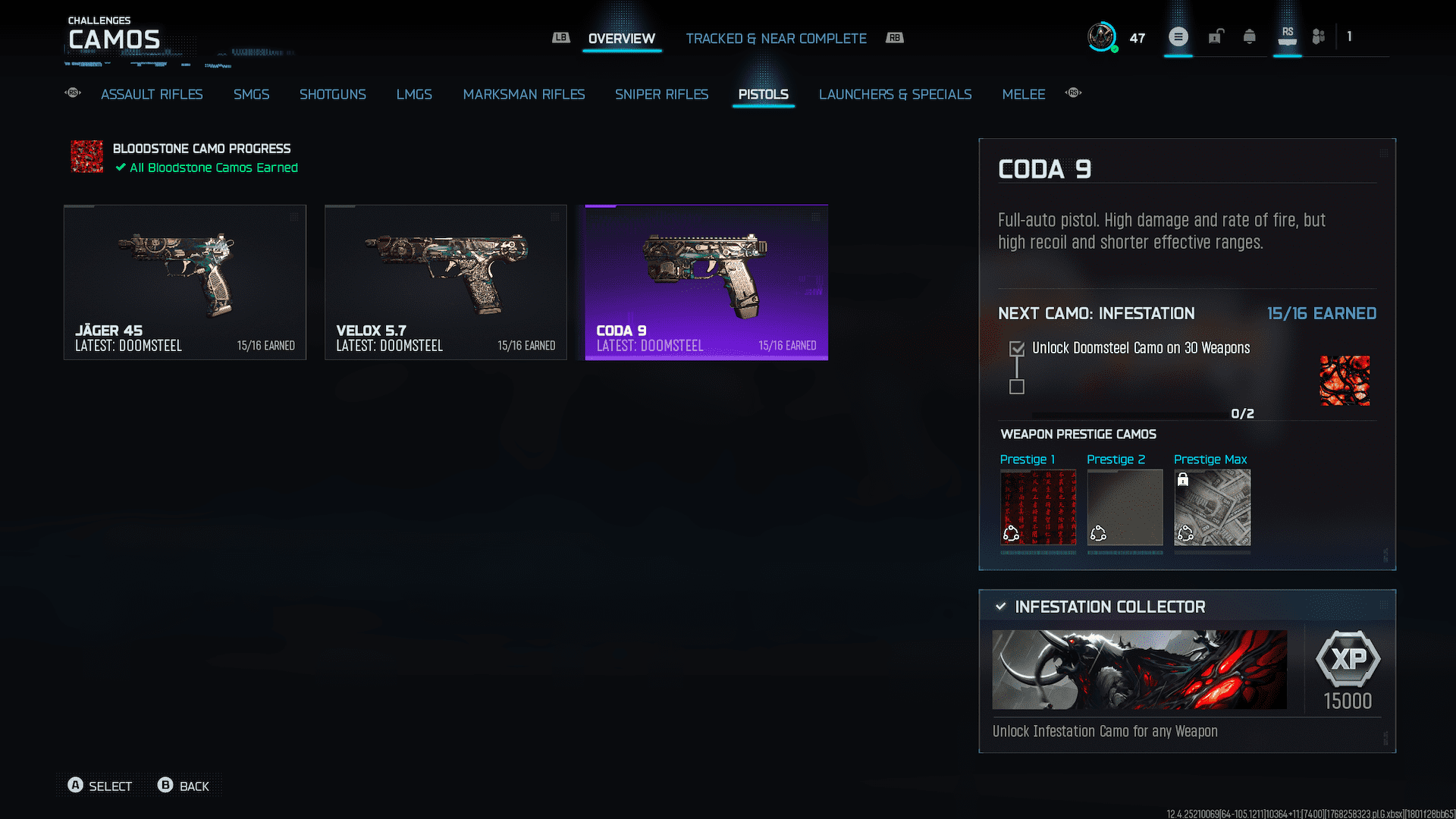Viewport: 1456px width, 819px height.
Task: Switch to the SMGs category
Action: pos(251,94)
